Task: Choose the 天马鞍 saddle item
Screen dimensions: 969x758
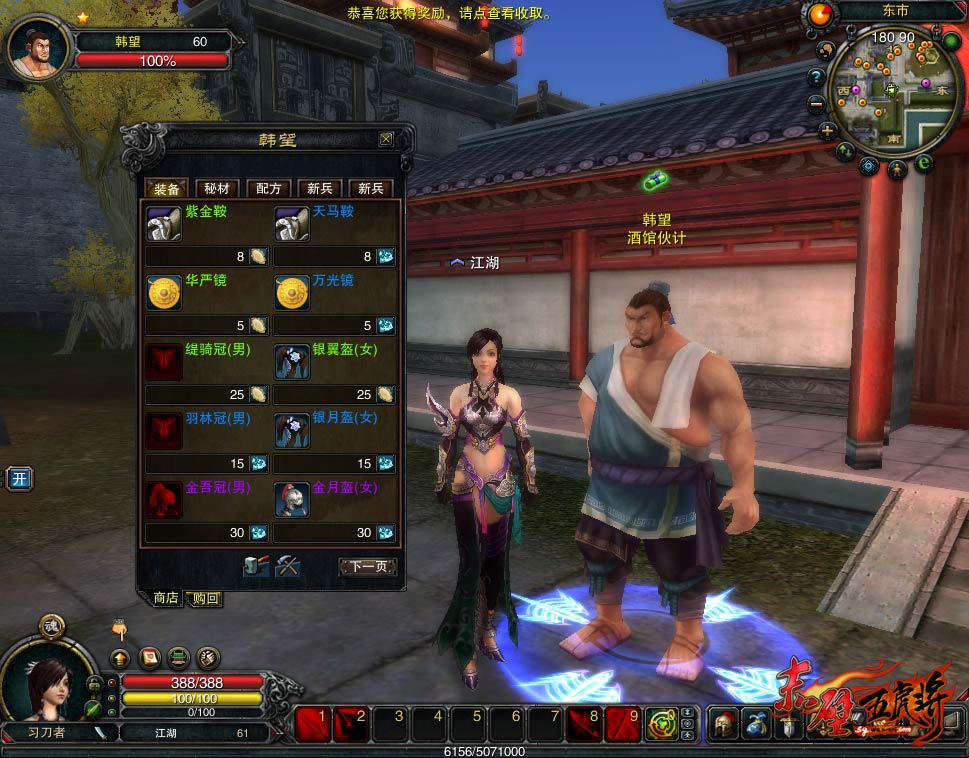Action: click(292, 224)
